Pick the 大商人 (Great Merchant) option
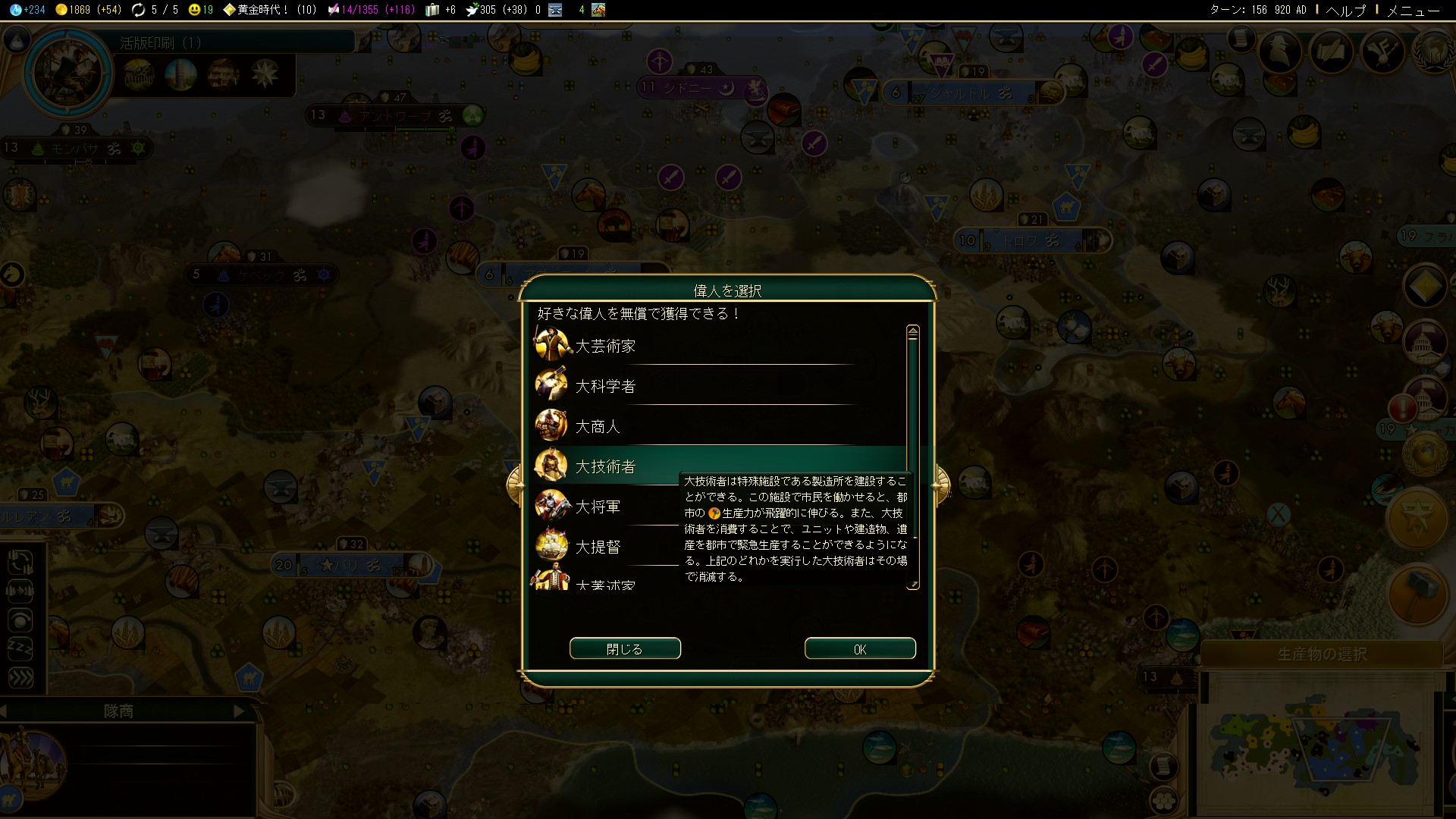The width and height of the screenshot is (1456, 819). pyautogui.click(x=598, y=427)
